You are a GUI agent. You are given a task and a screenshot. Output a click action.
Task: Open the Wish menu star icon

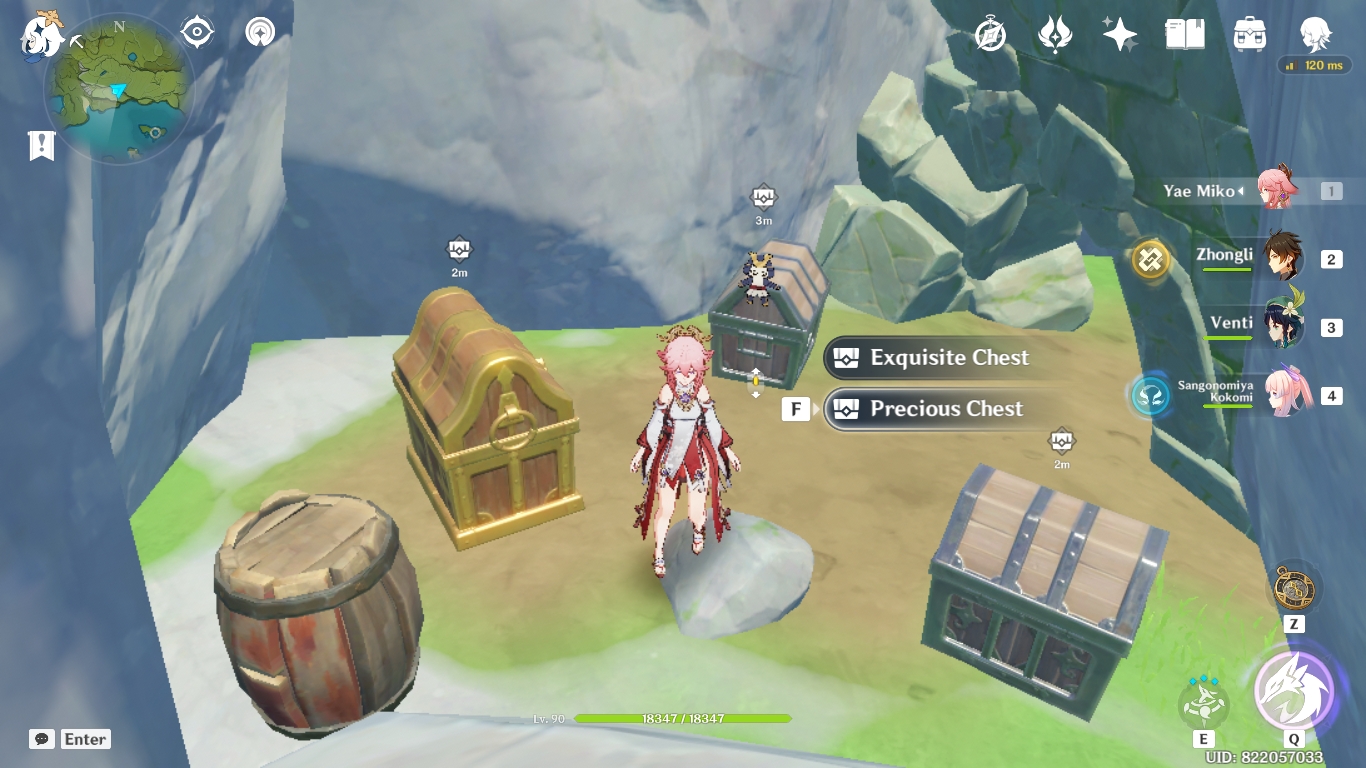(1119, 35)
